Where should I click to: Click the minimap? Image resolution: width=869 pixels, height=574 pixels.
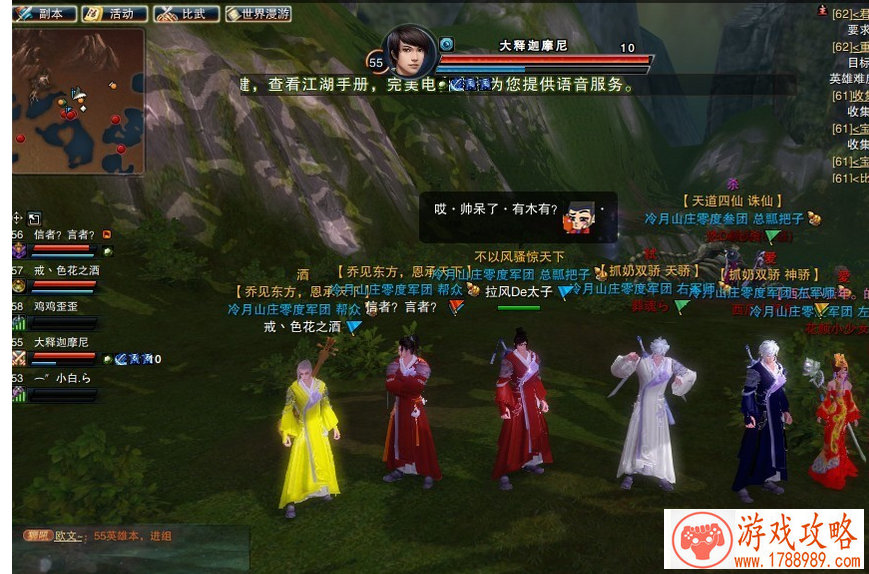(x=78, y=100)
